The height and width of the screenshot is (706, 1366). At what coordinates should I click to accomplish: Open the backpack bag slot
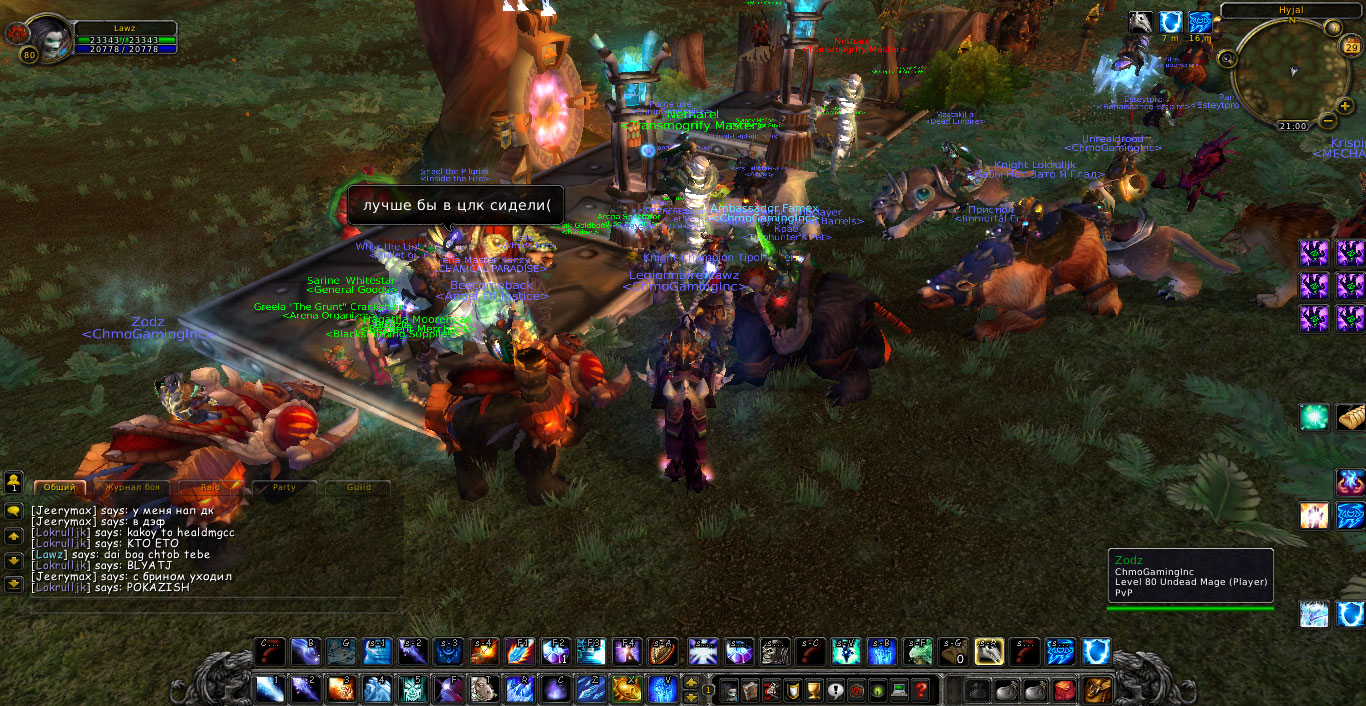(1098, 689)
